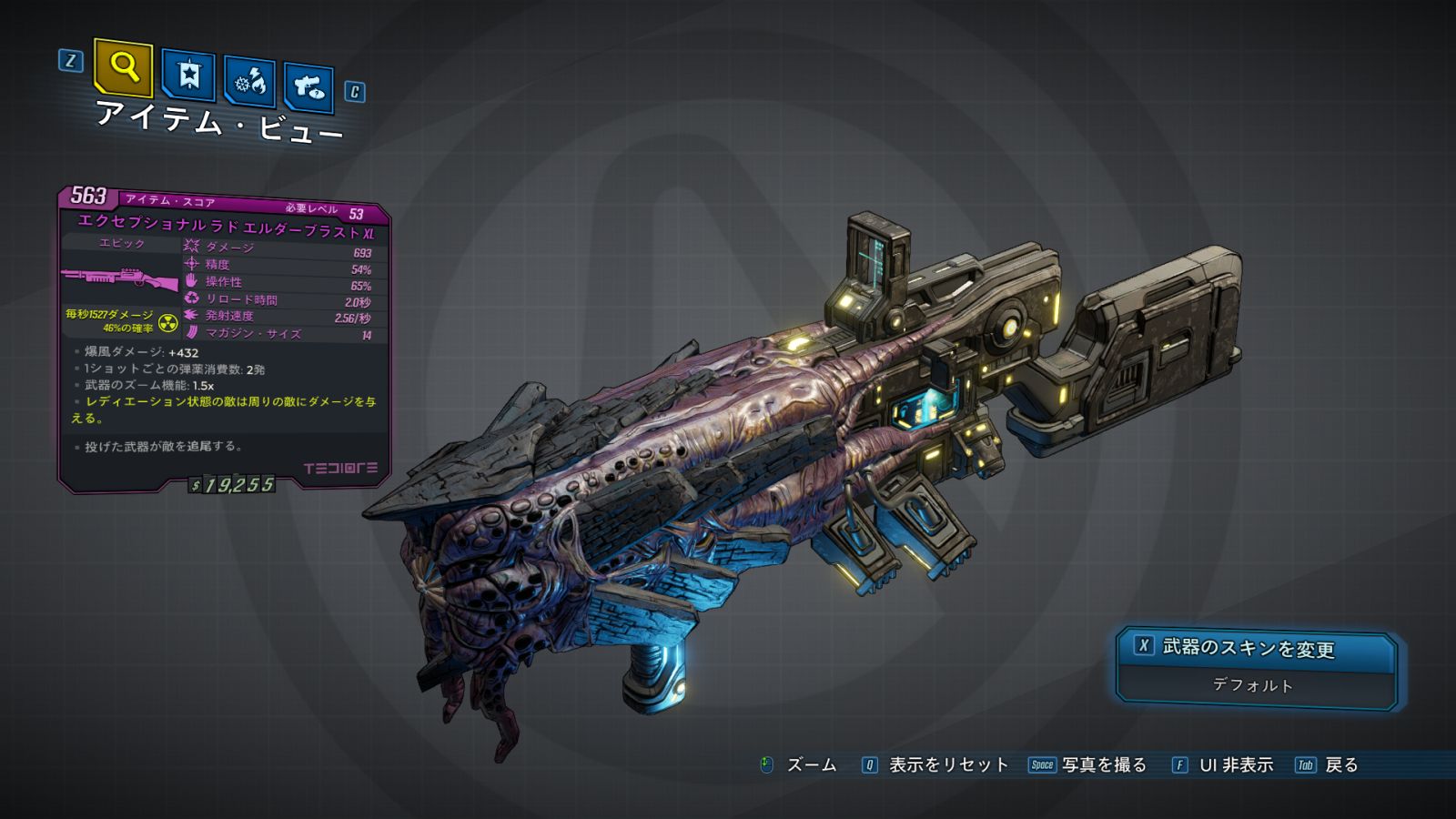The height and width of the screenshot is (819, 1456).
Task: Switch to the star banner tab
Action: tap(188, 76)
